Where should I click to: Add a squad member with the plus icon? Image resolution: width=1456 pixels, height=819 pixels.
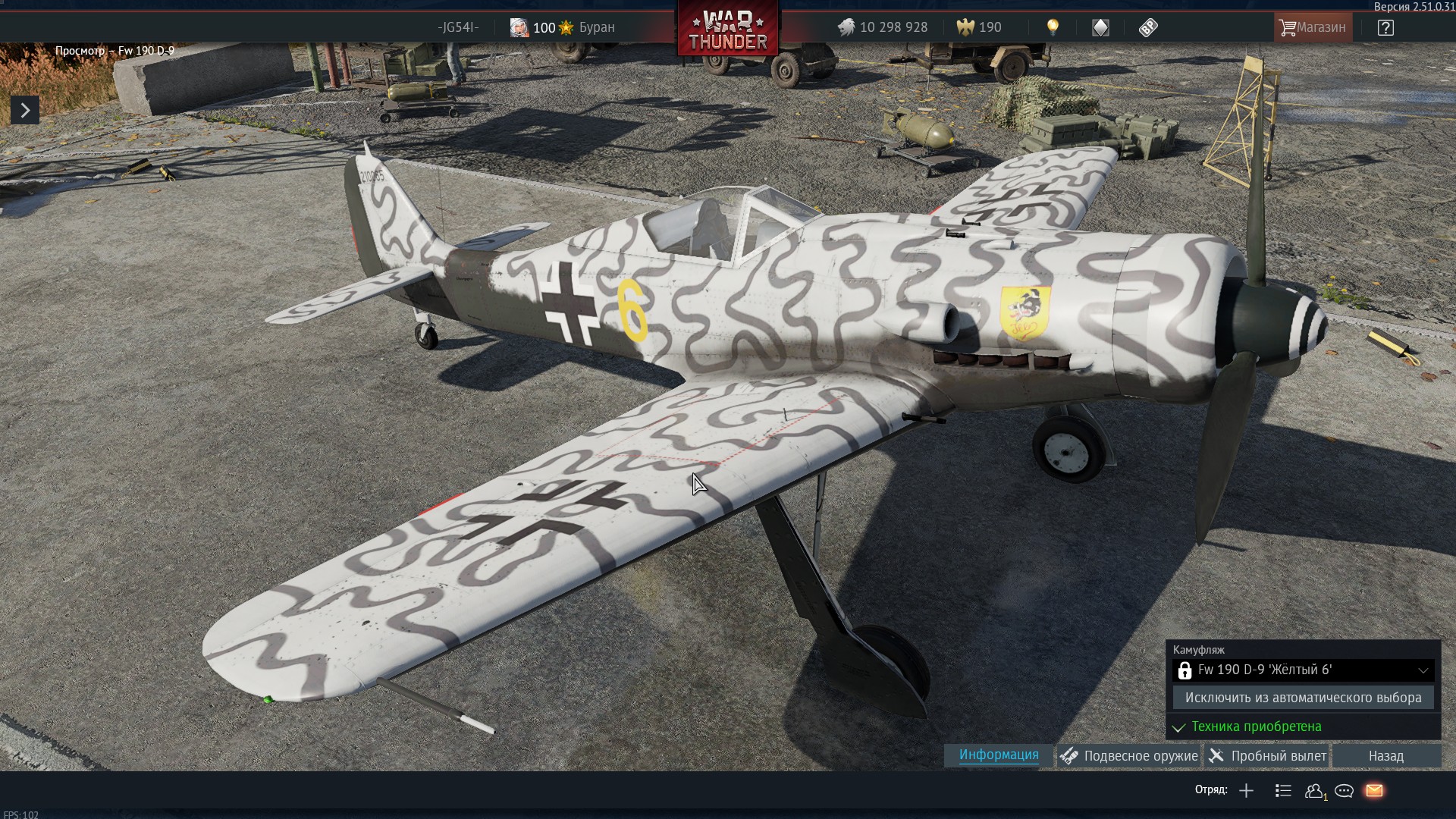click(x=1246, y=791)
